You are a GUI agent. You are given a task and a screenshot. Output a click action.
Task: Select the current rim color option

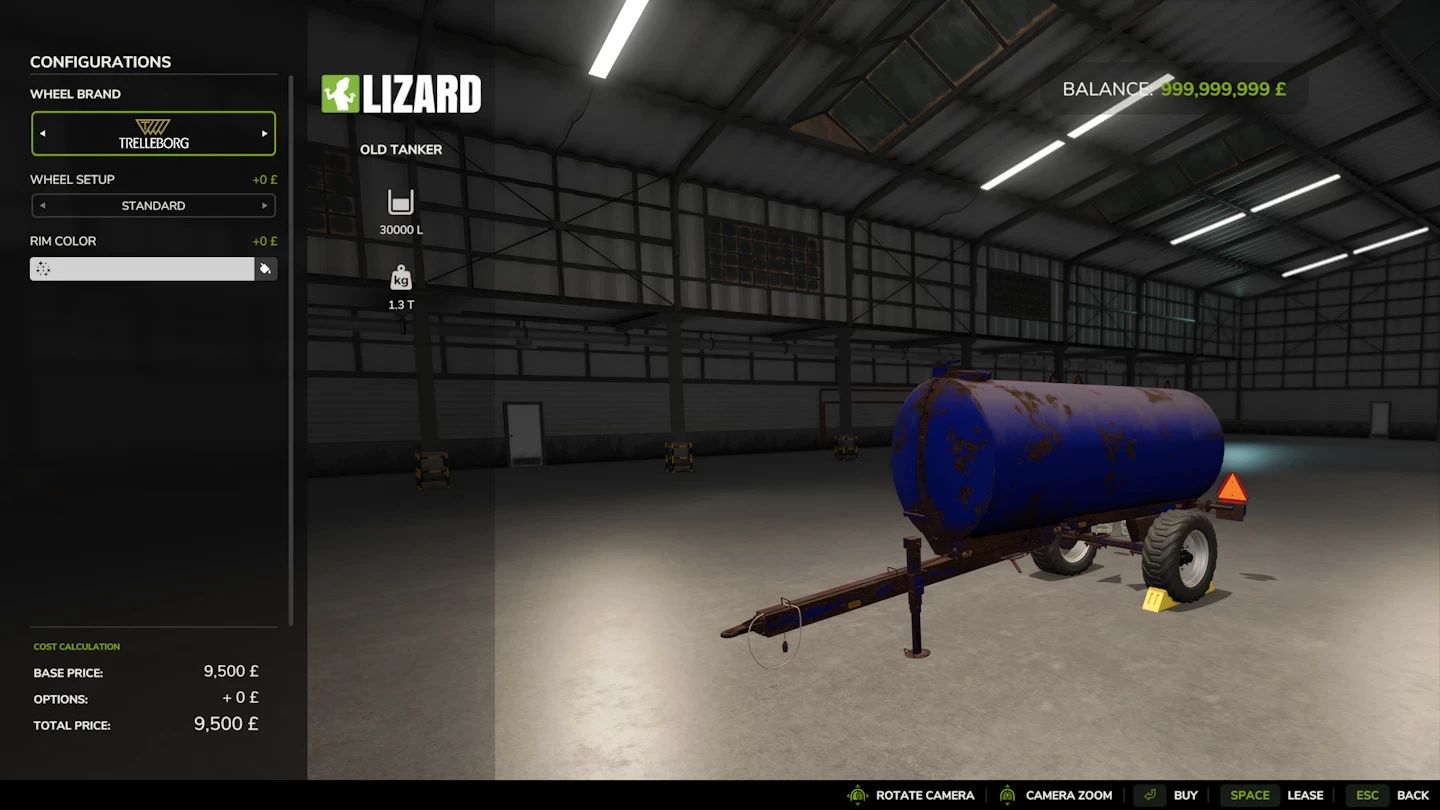(x=142, y=268)
